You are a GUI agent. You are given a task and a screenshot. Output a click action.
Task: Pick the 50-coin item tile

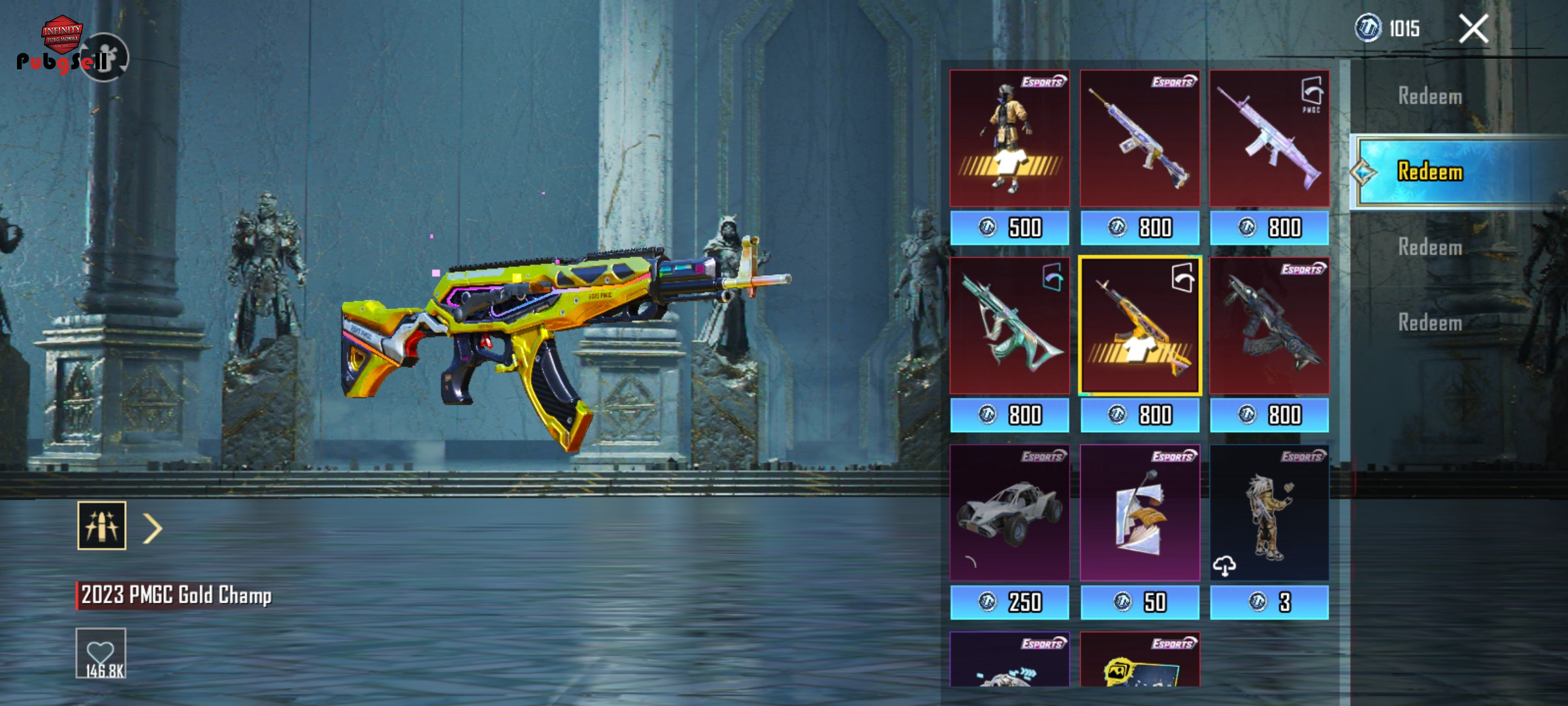[x=1139, y=513]
